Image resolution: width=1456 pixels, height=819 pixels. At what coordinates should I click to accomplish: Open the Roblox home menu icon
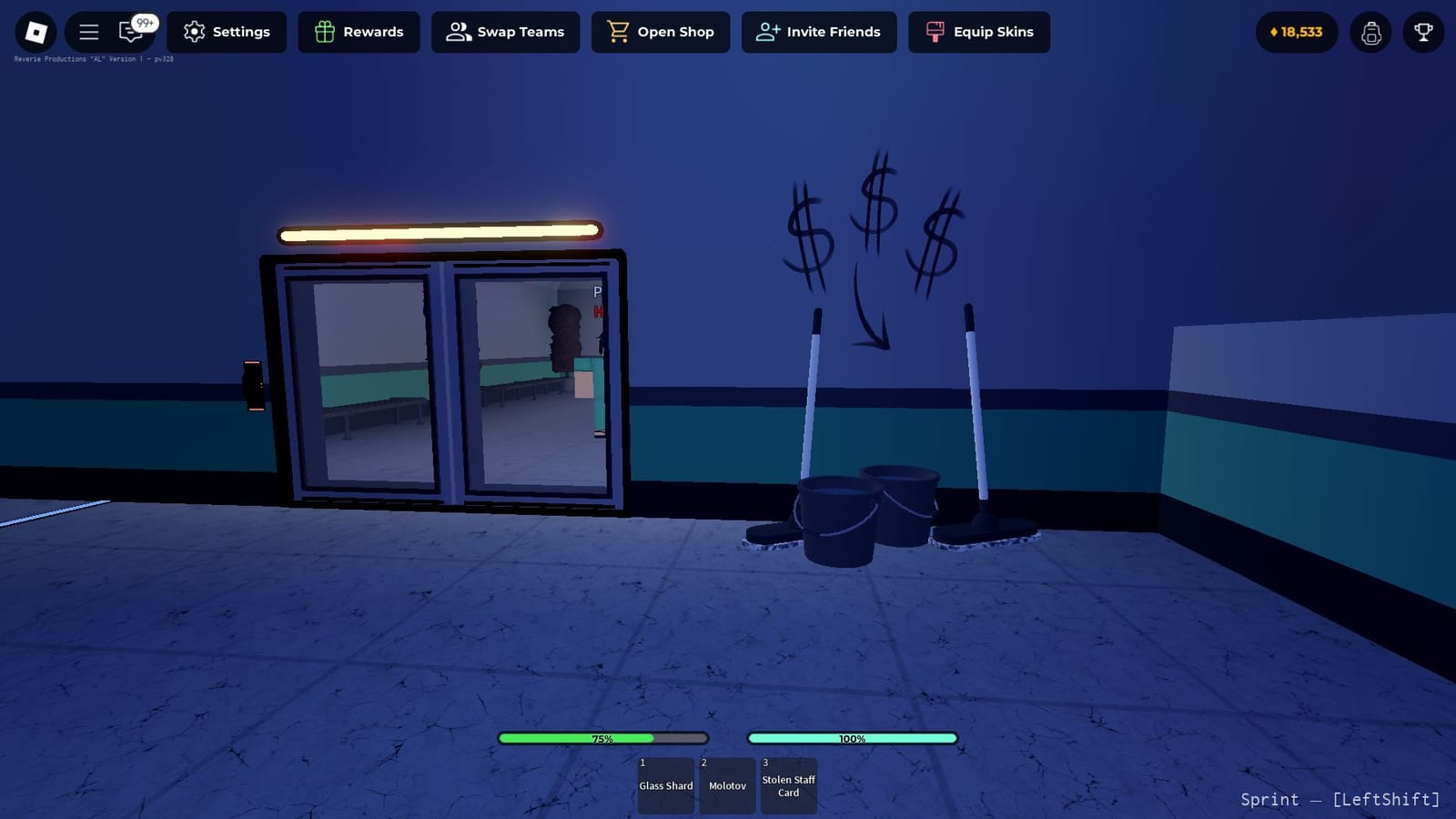click(35, 32)
